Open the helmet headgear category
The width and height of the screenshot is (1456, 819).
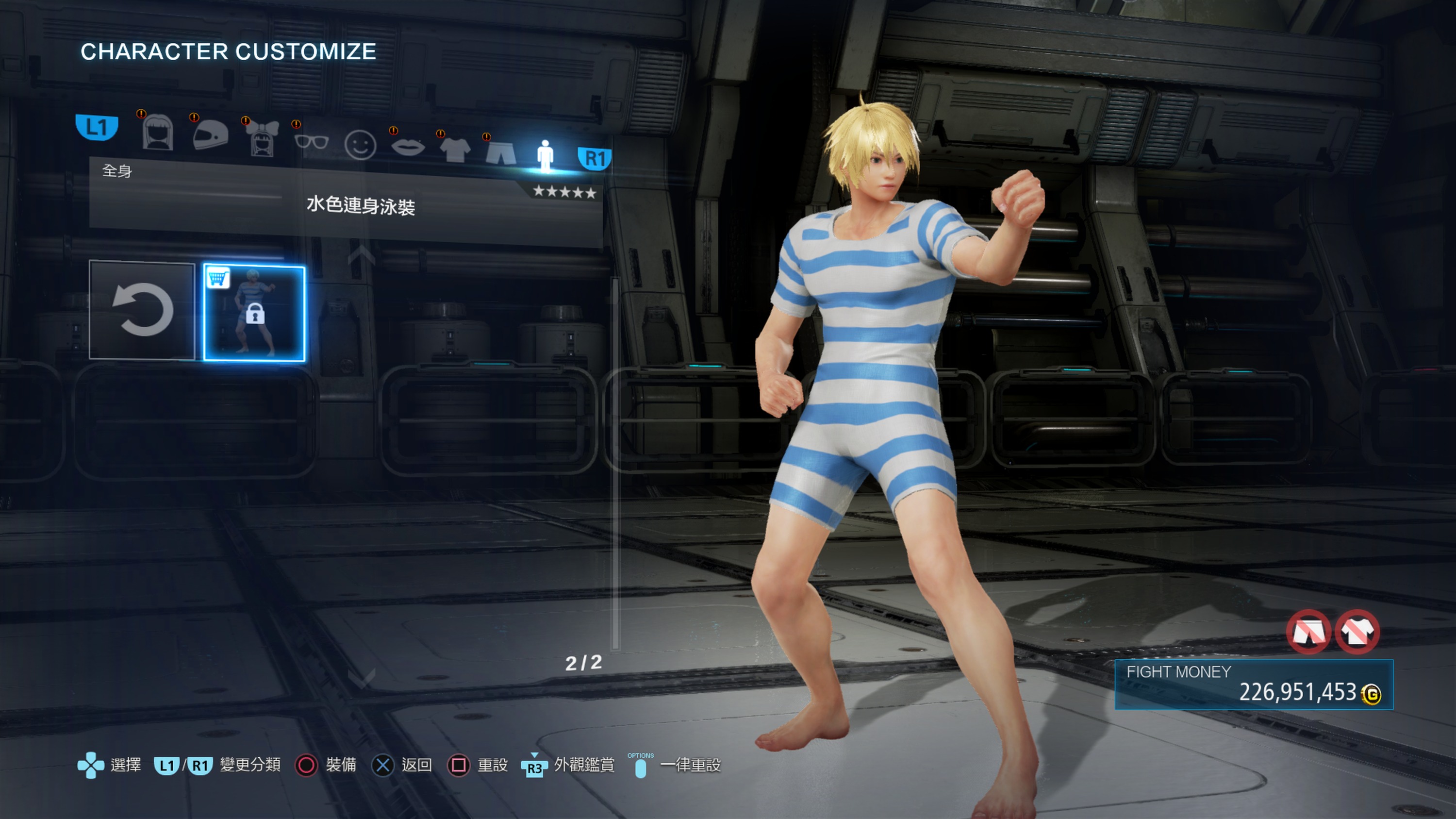(x=210, y=135)
